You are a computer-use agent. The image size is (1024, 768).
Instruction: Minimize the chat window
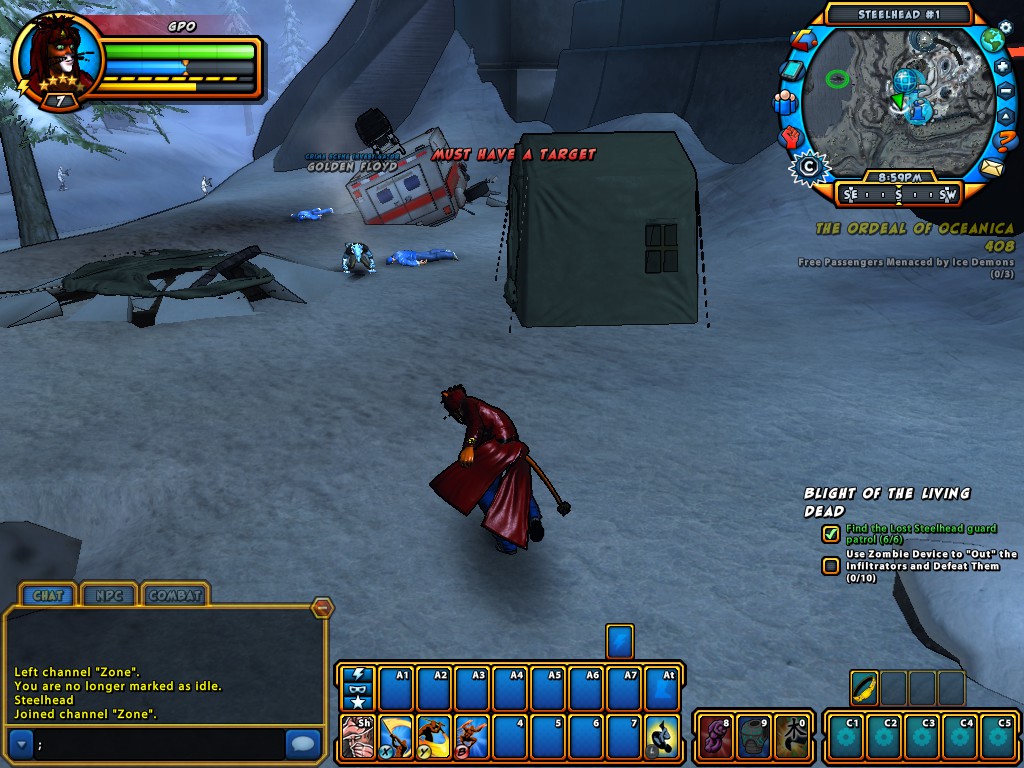click(322, 607)
